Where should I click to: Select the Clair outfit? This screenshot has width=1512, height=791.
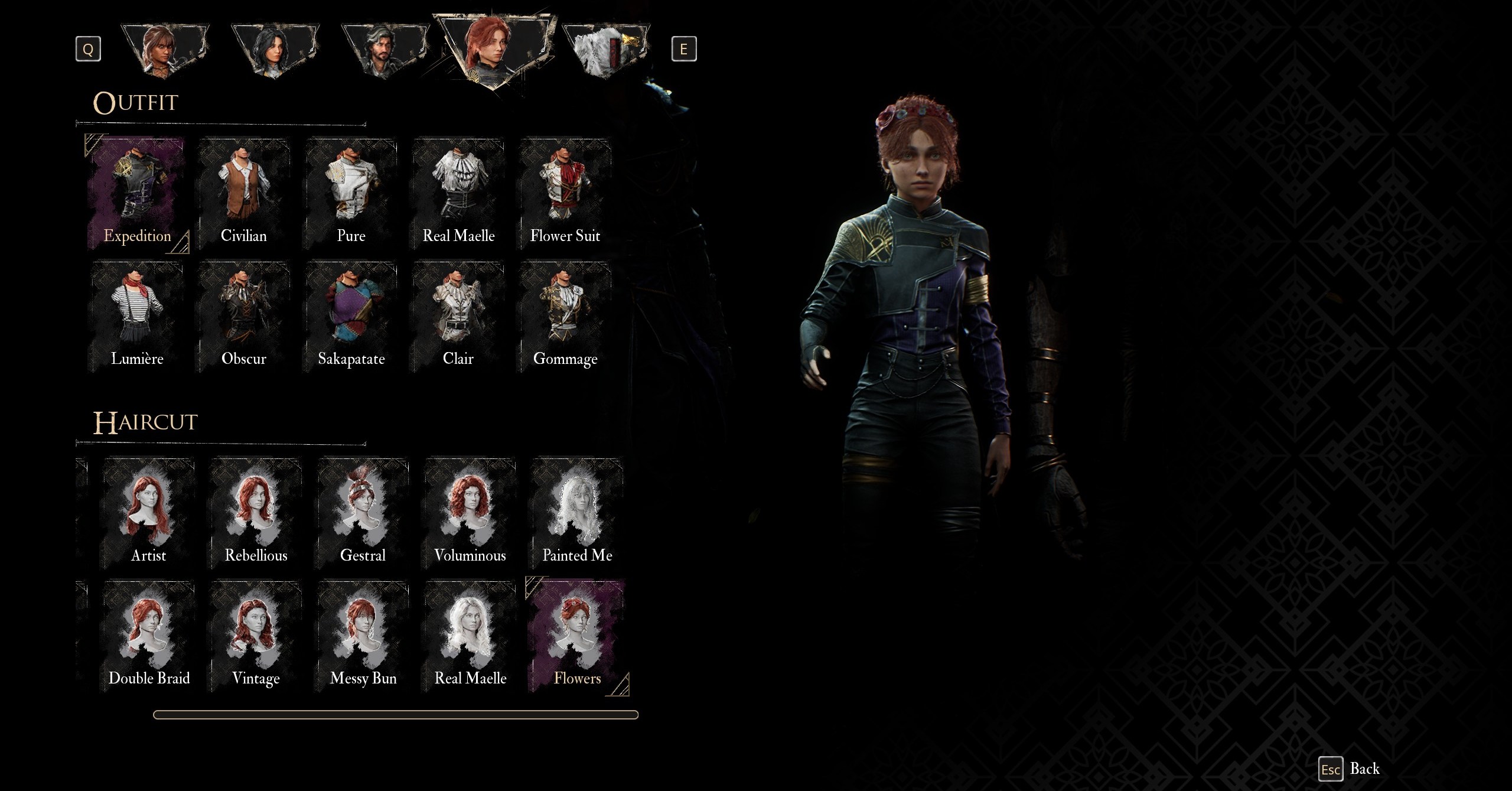coord(458,317)
